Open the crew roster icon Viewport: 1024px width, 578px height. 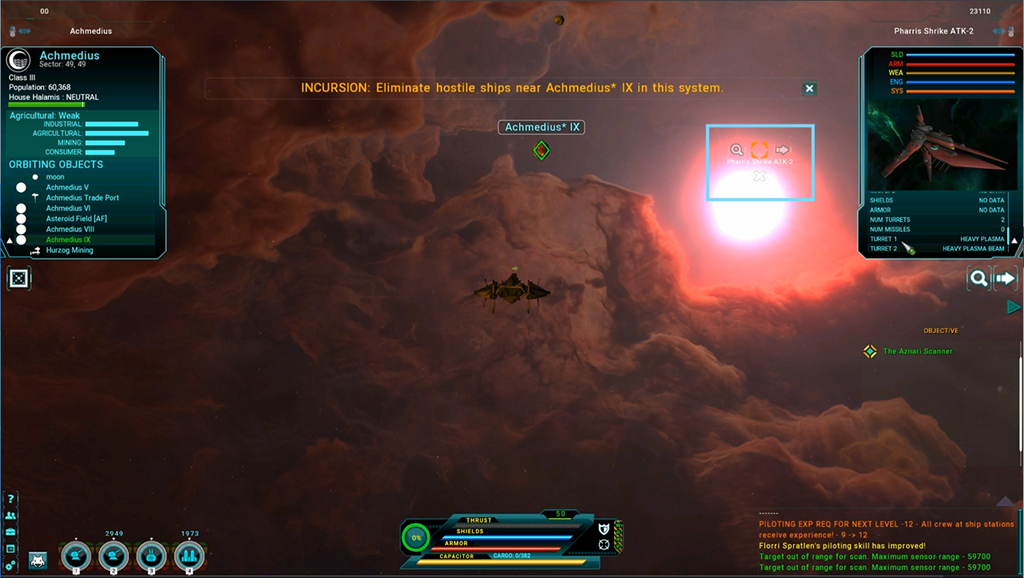click(11, 515)
